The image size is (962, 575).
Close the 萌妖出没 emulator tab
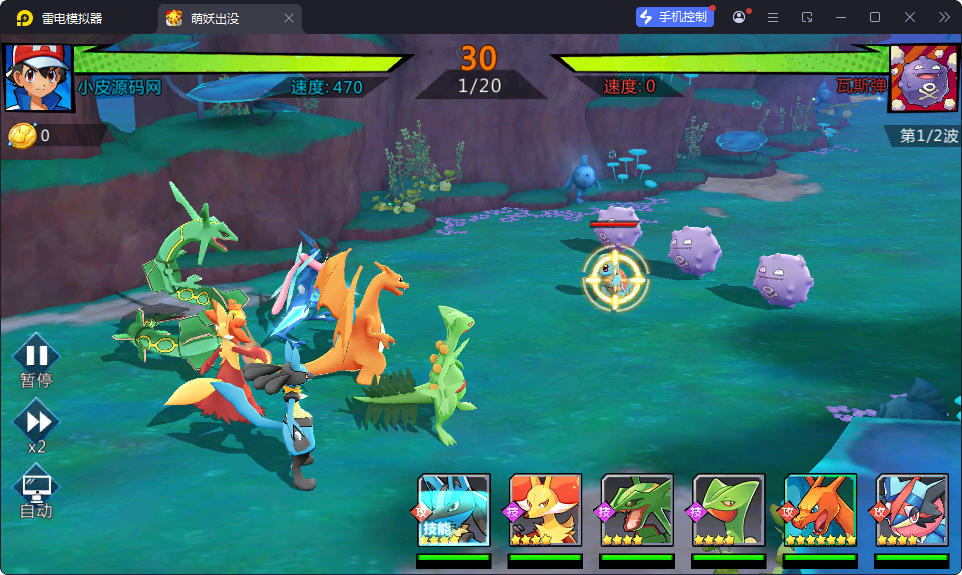click(x=289, y=18)
